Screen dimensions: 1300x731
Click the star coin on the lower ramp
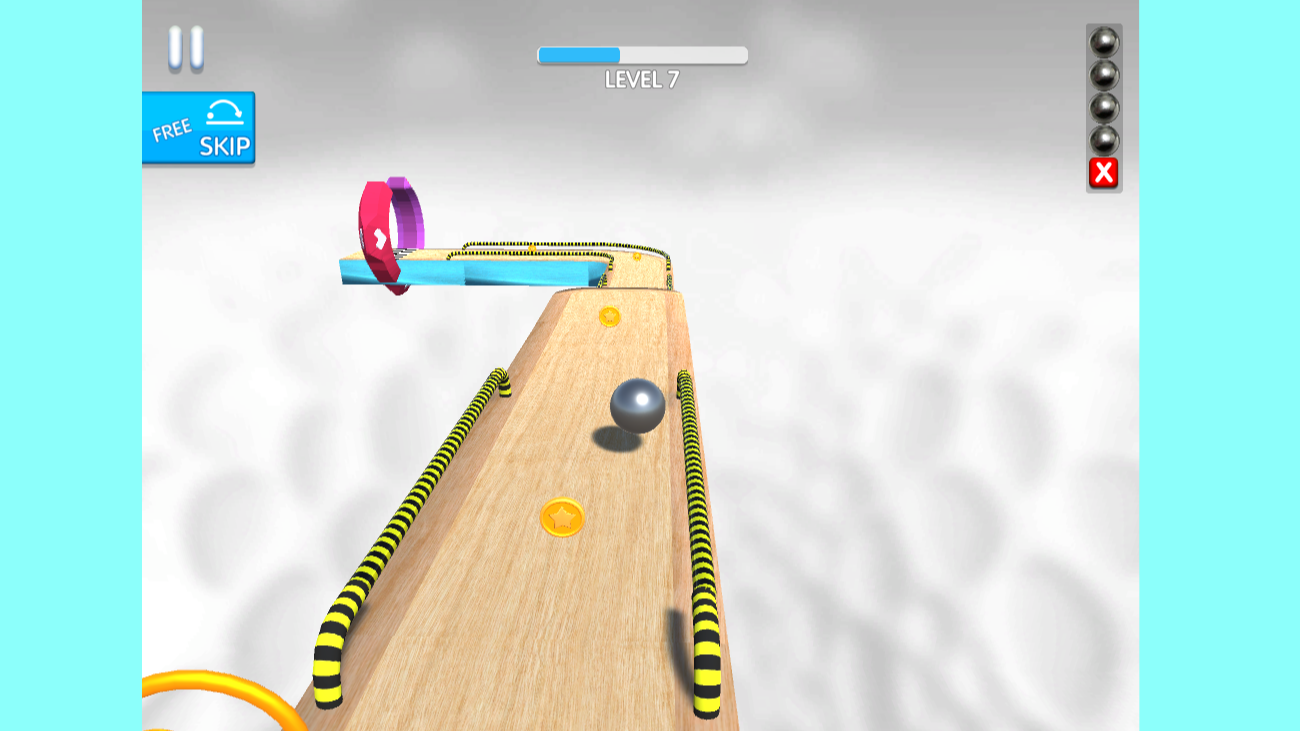[x=563, y=515]
